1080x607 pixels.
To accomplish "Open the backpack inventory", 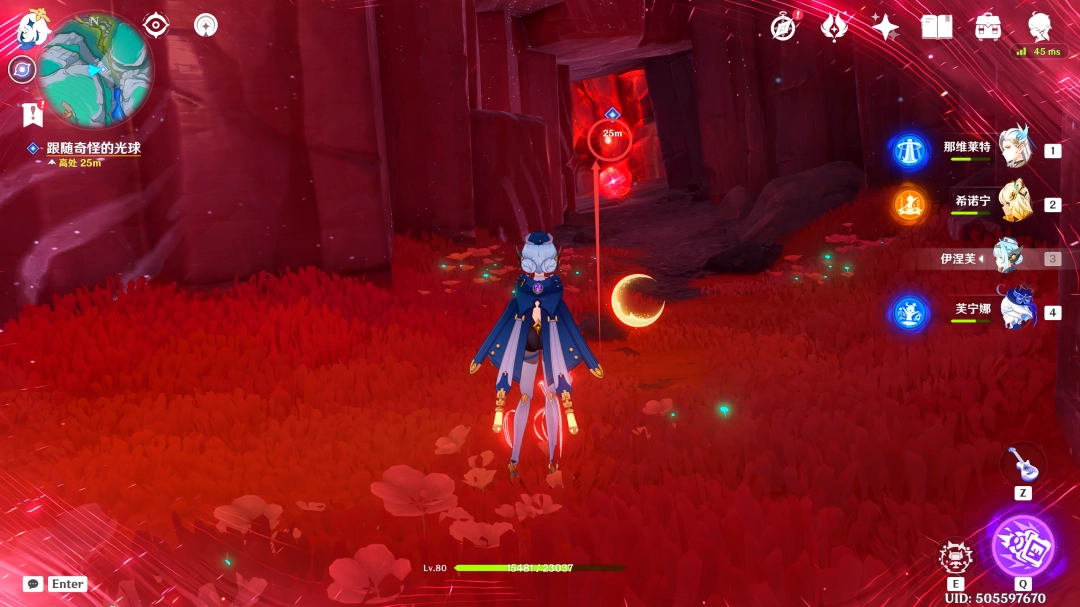I will click(988, 27).
